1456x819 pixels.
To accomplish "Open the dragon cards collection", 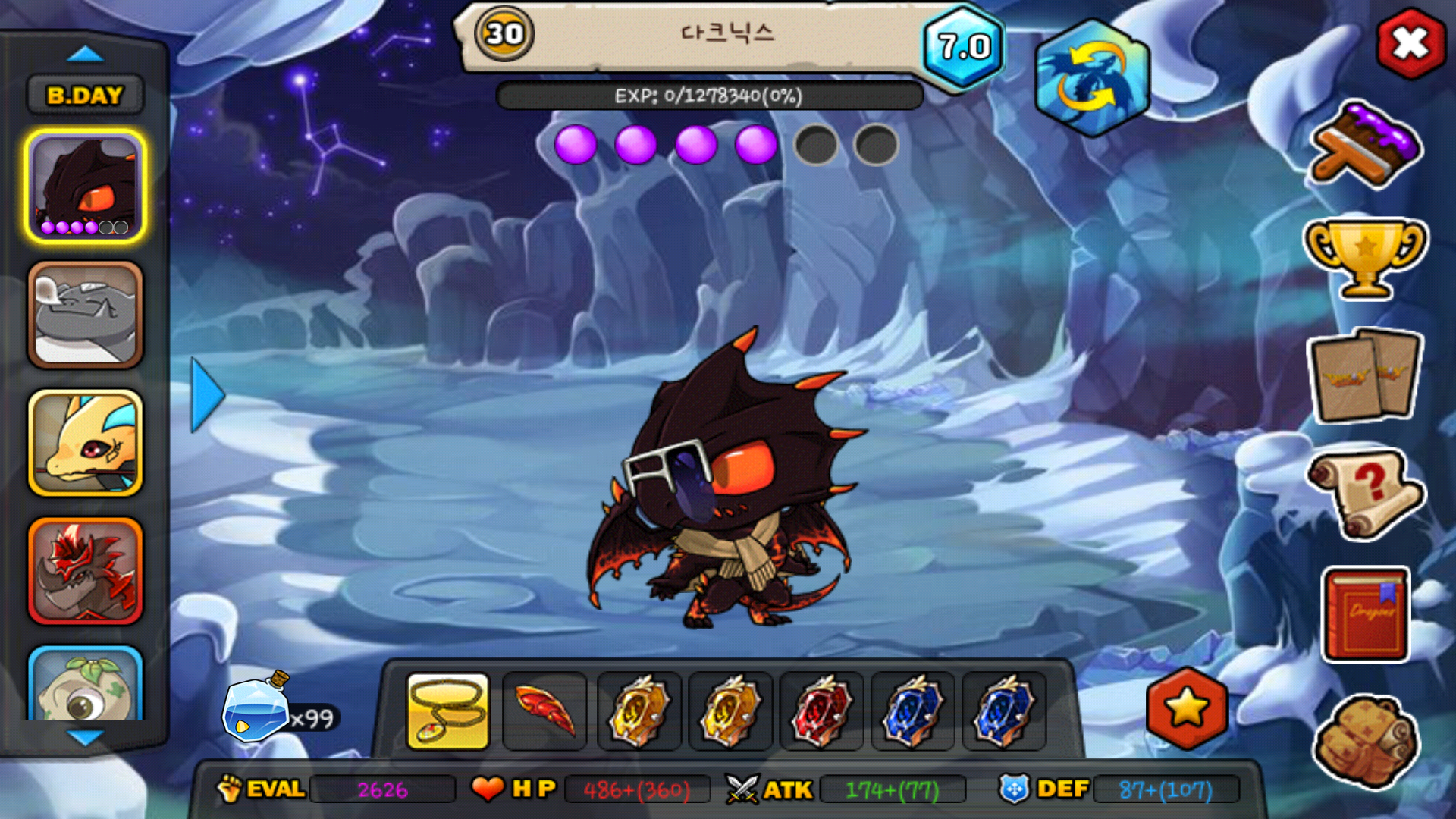I will 1365,375.
